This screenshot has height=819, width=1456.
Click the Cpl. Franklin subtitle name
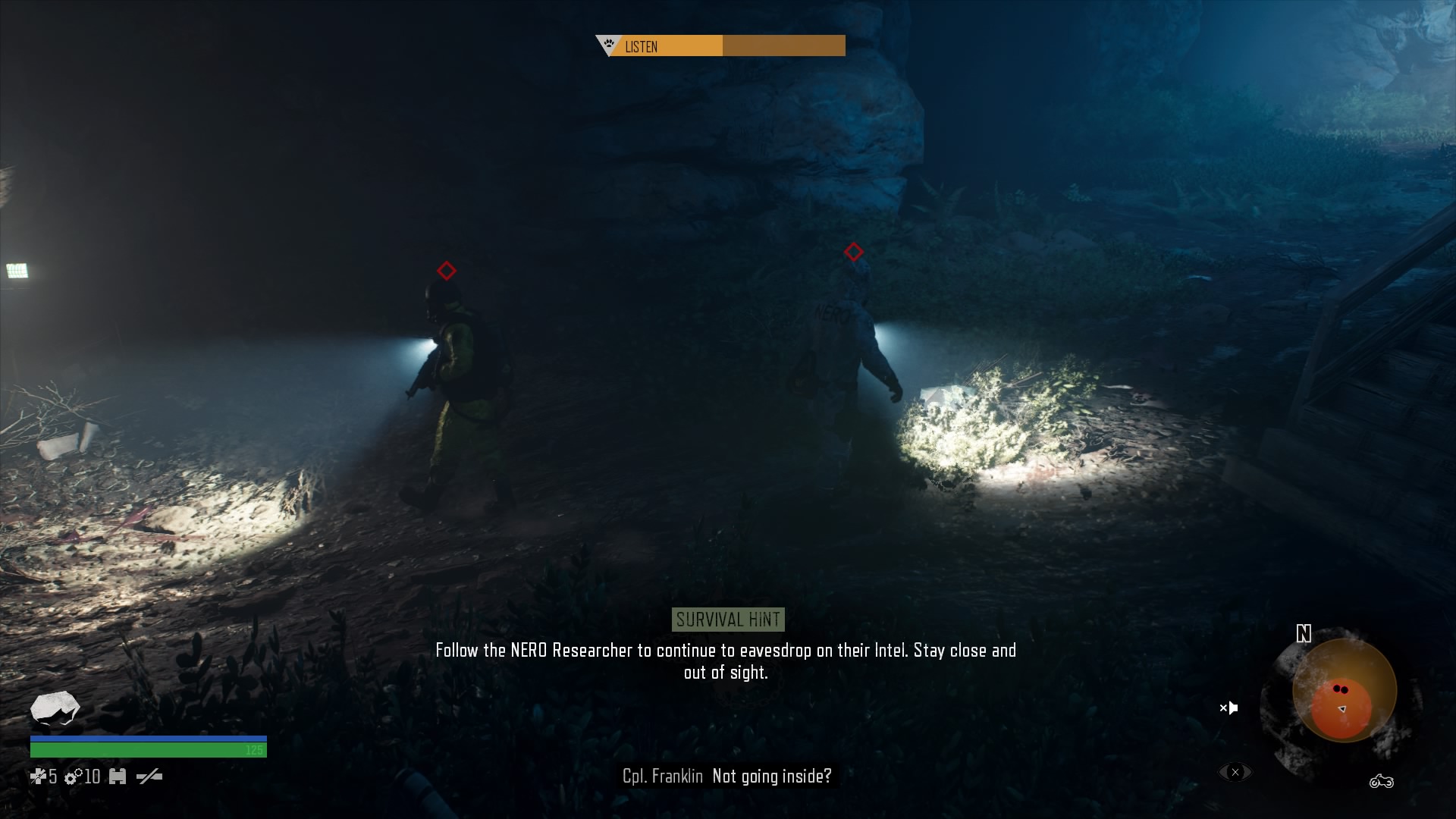pyautogui.click(x=664, y=777)
